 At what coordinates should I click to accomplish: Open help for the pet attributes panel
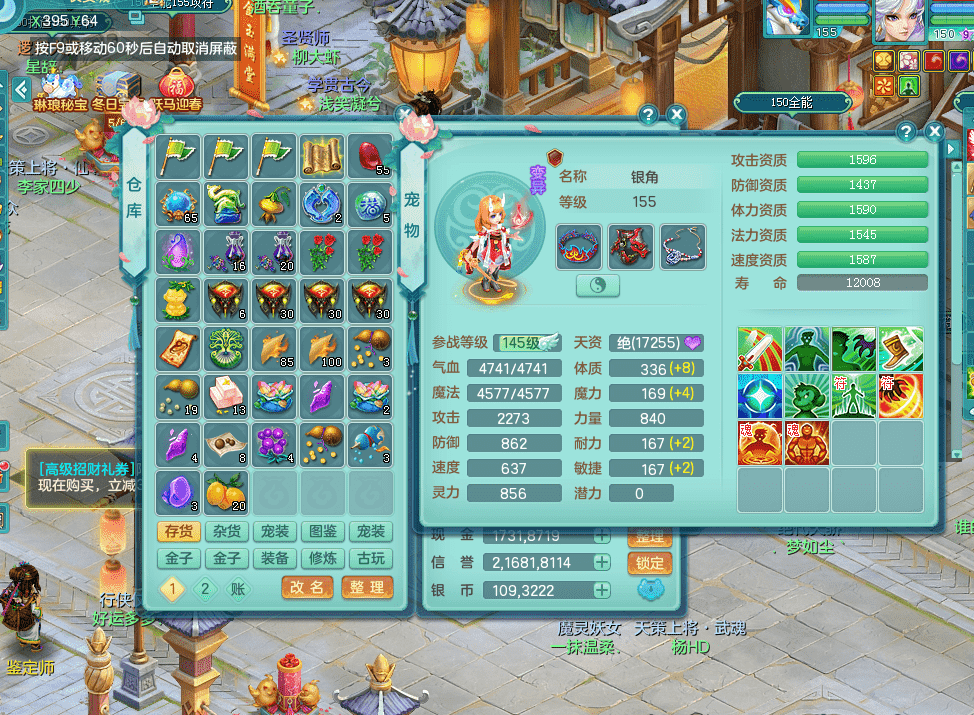[x=906, y=132]
